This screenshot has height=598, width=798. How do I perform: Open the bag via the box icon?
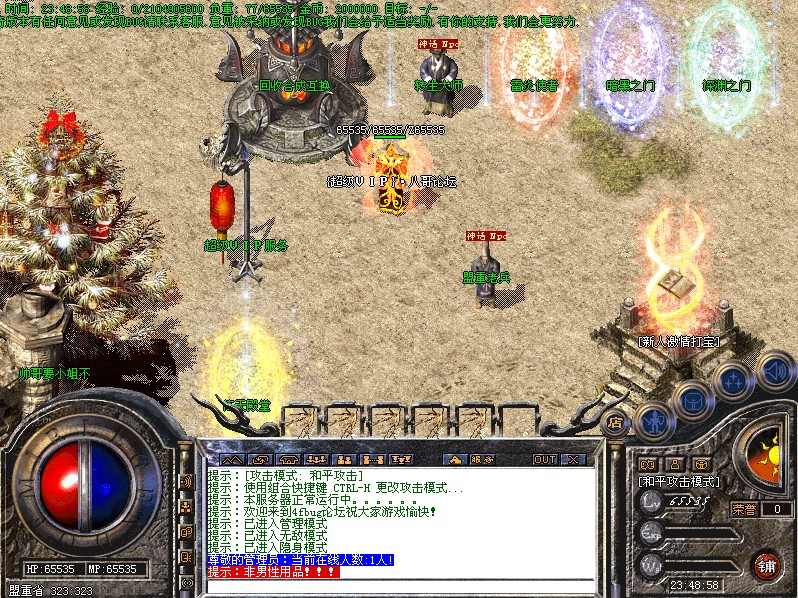693,402
